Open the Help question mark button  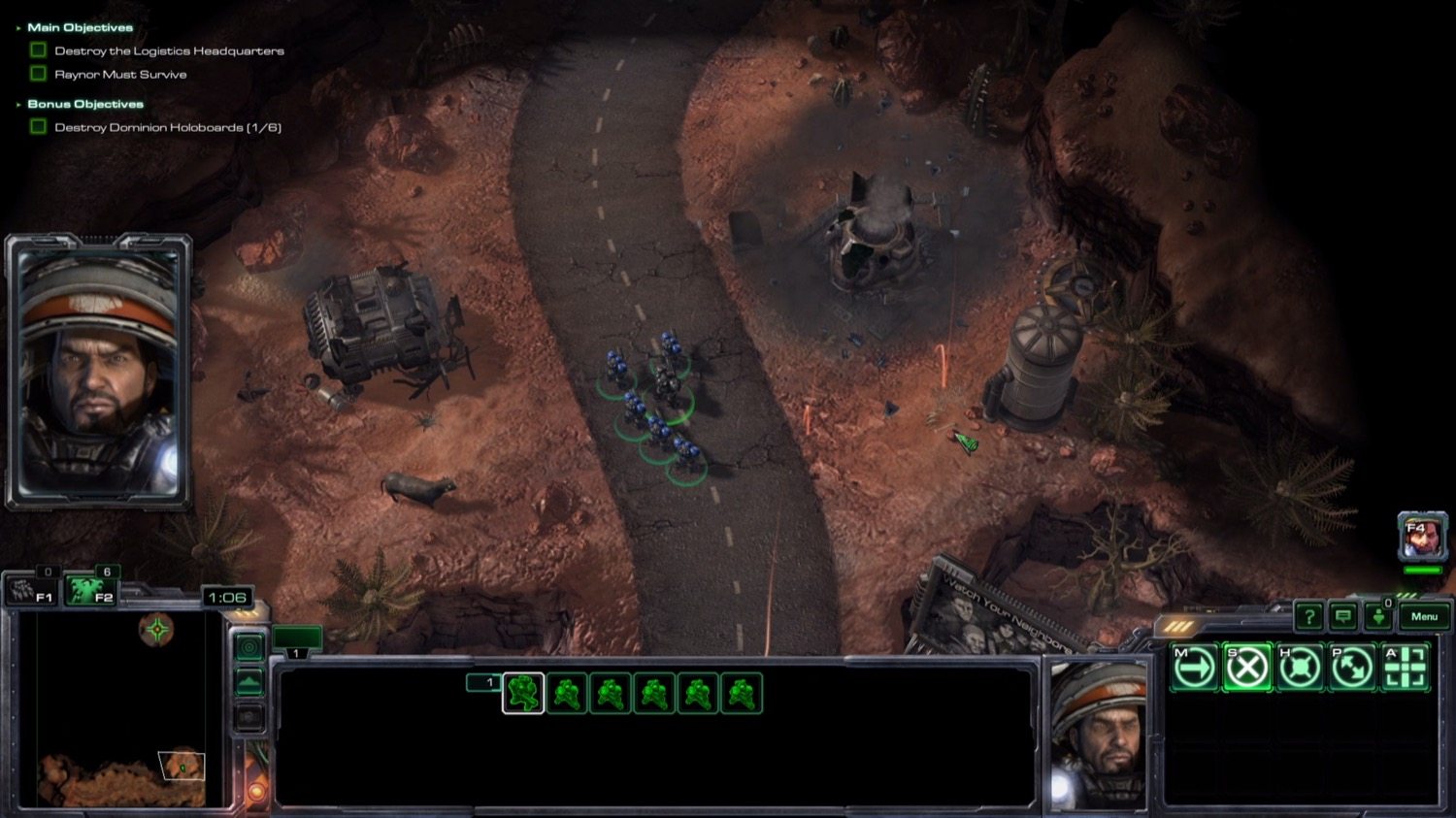(1308, 616)
